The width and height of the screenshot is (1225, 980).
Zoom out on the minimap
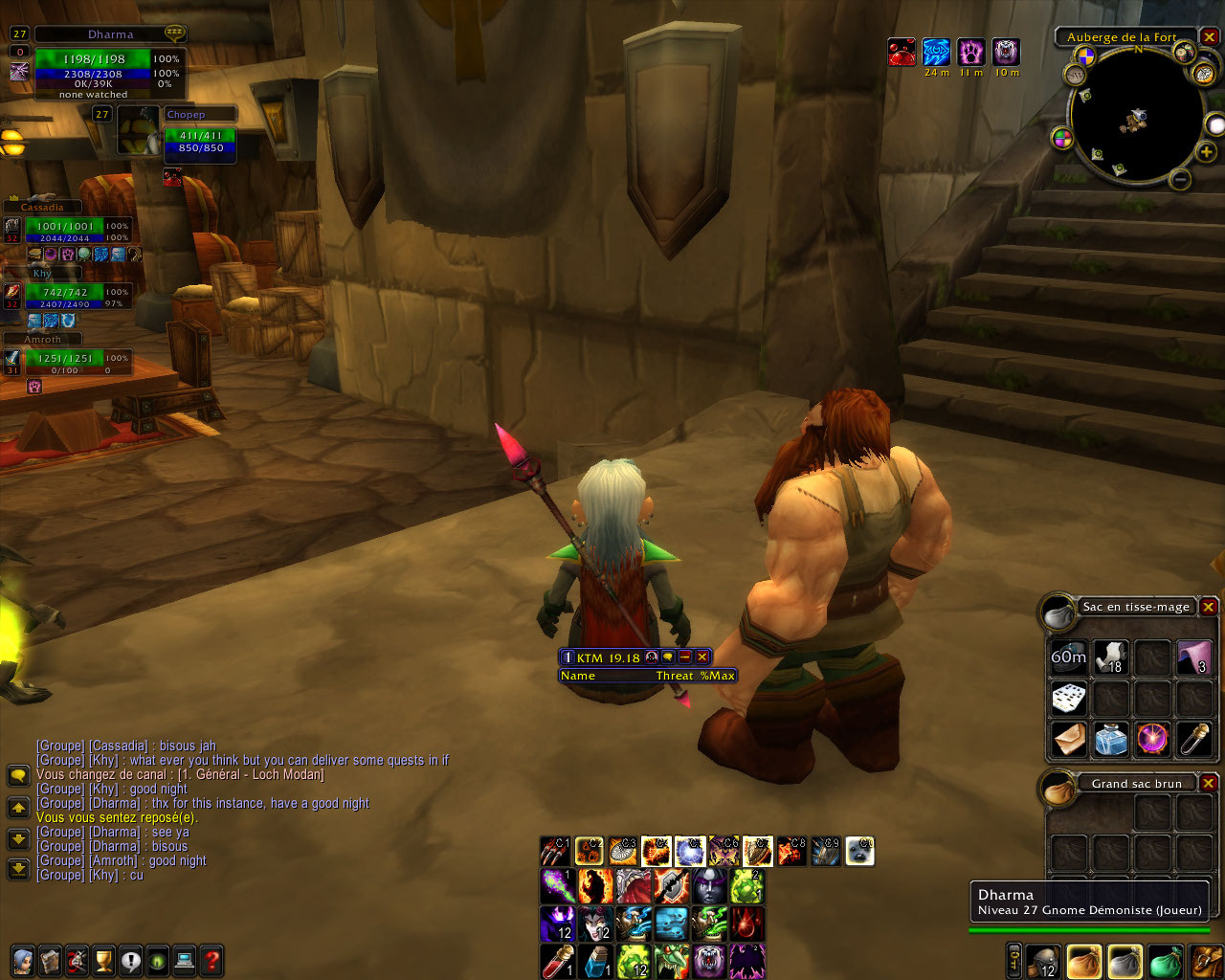point(1181,178)
